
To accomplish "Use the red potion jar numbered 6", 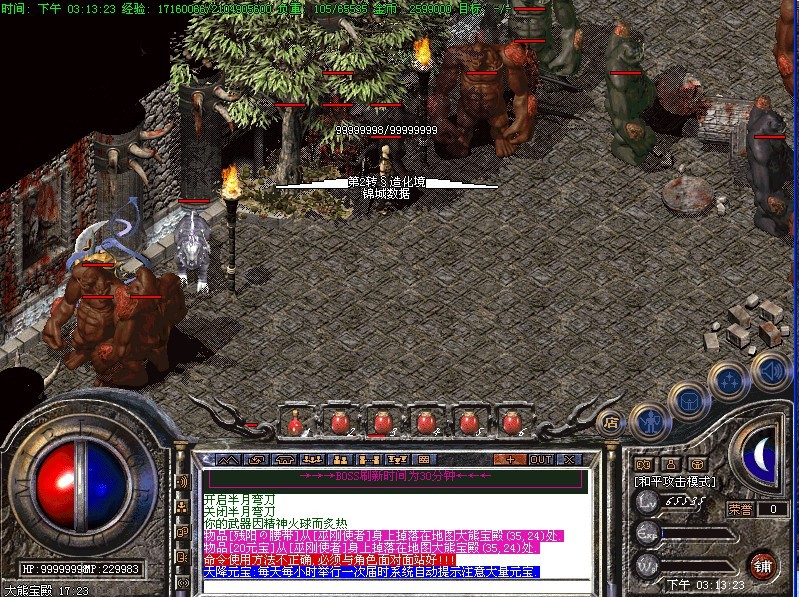I will pos(512,422).
